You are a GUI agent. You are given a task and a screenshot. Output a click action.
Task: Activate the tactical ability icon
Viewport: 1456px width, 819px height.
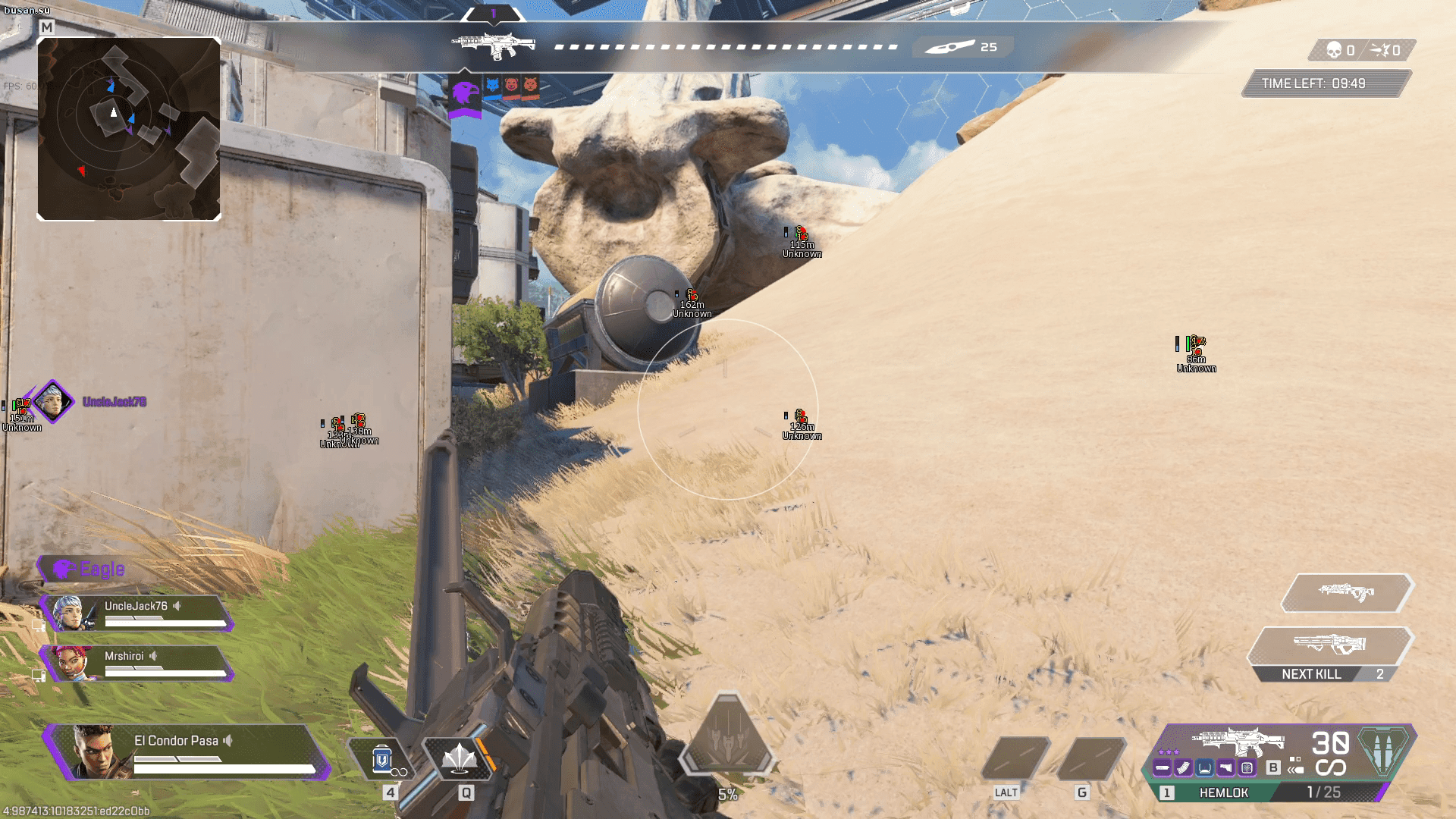pos(460,758)
